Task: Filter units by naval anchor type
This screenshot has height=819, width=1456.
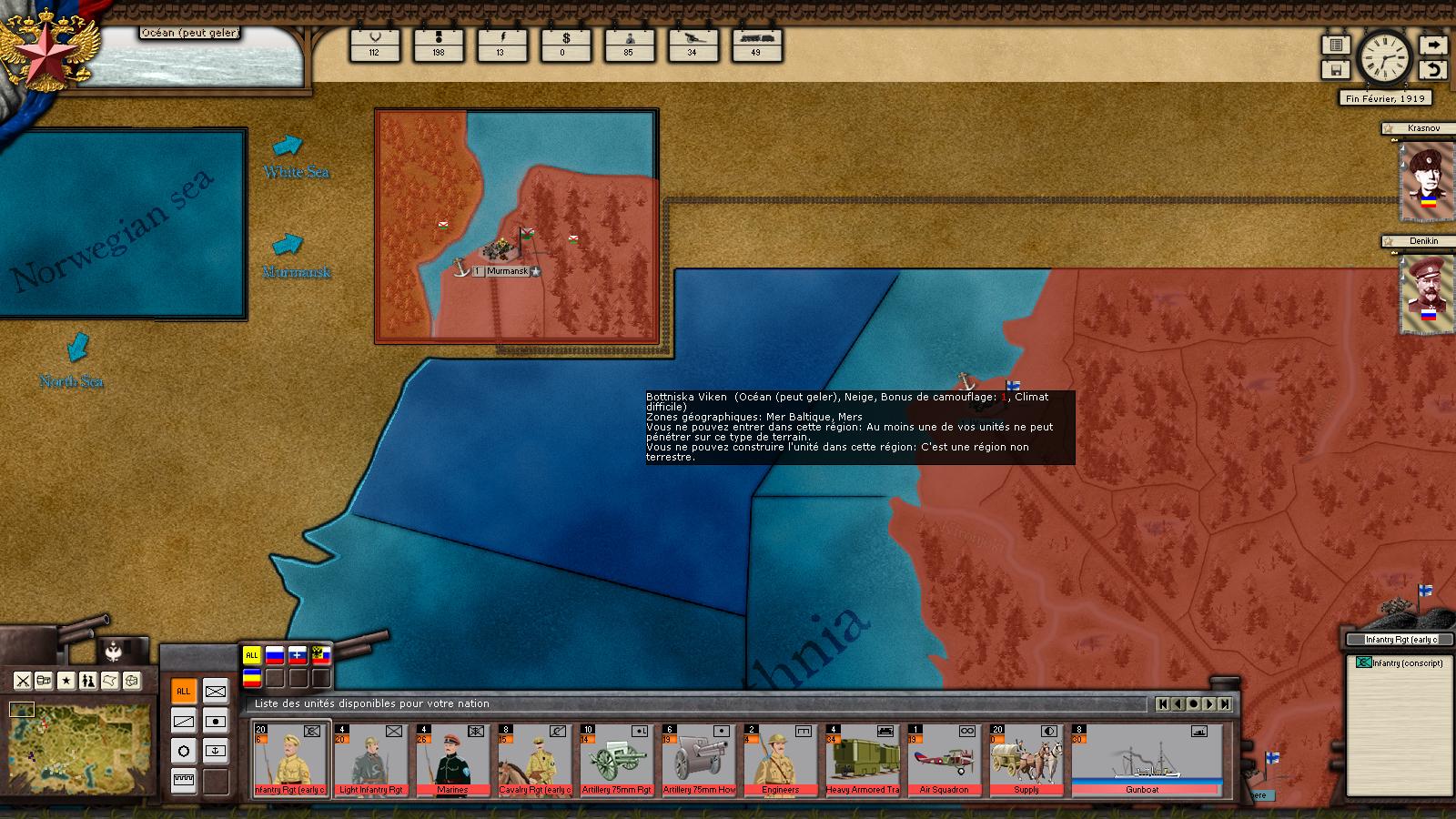Action: (x=216, y=751)
